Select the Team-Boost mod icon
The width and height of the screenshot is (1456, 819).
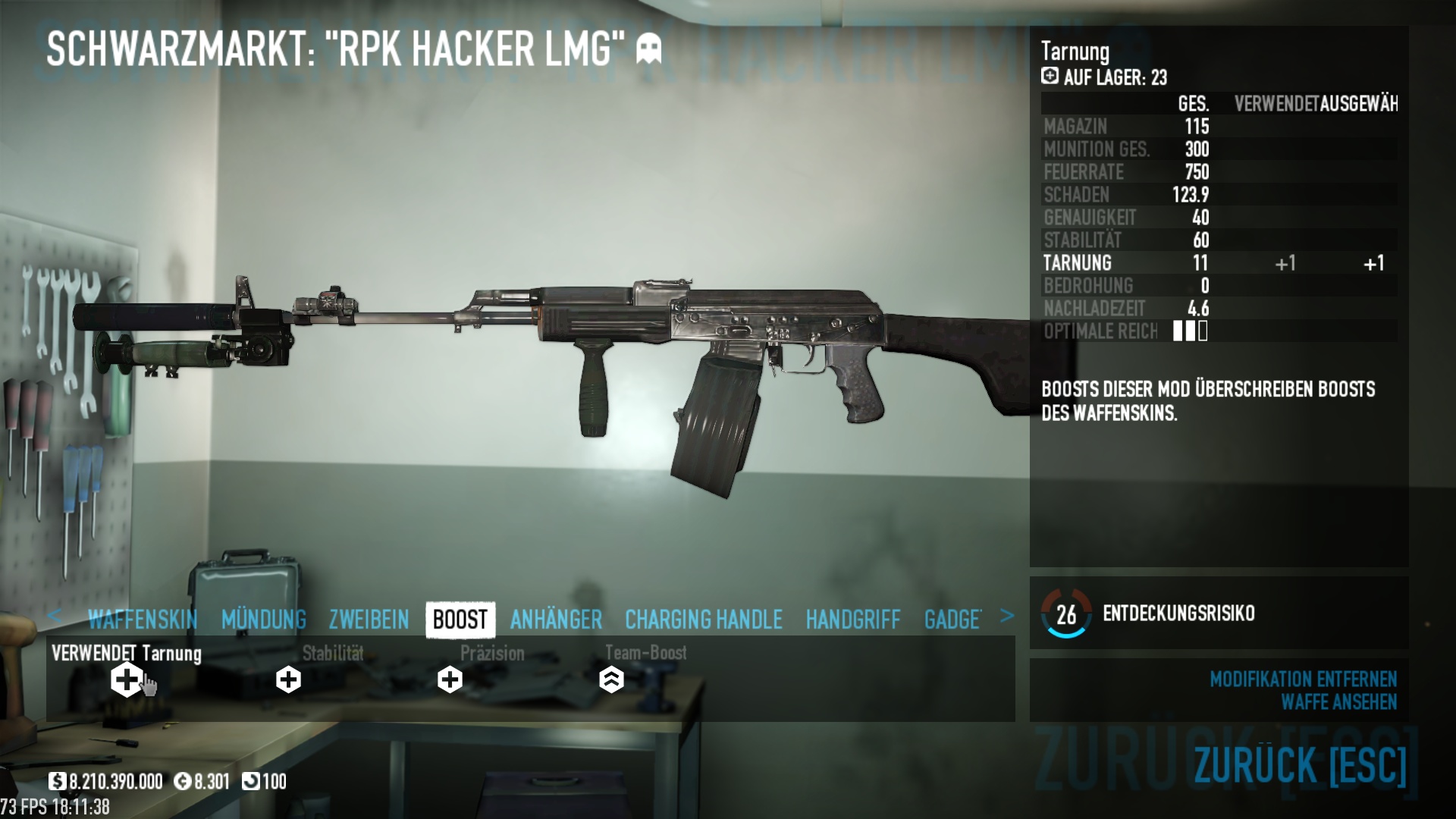pyautogui.click(x=611, y=679)
